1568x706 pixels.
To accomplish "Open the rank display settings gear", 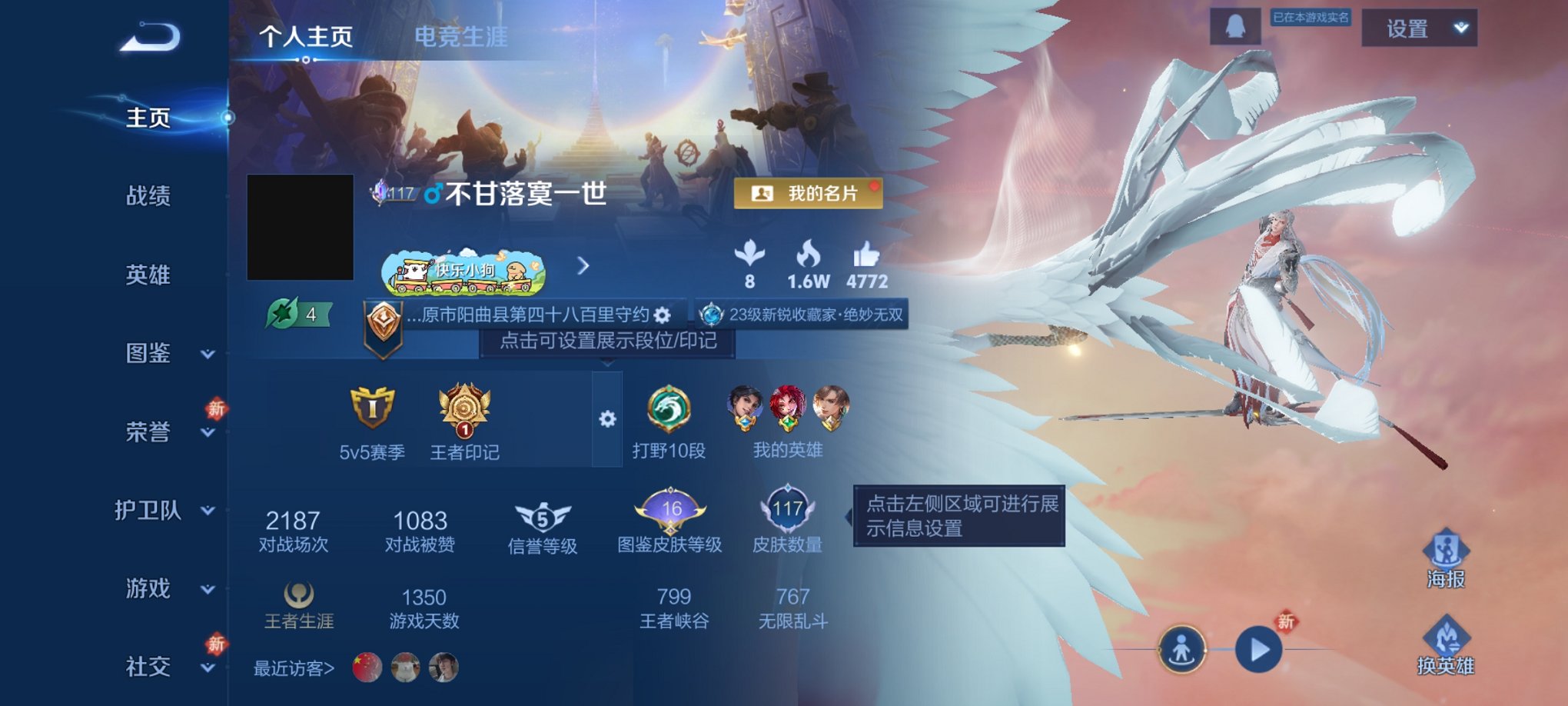I will click(610, 419).
